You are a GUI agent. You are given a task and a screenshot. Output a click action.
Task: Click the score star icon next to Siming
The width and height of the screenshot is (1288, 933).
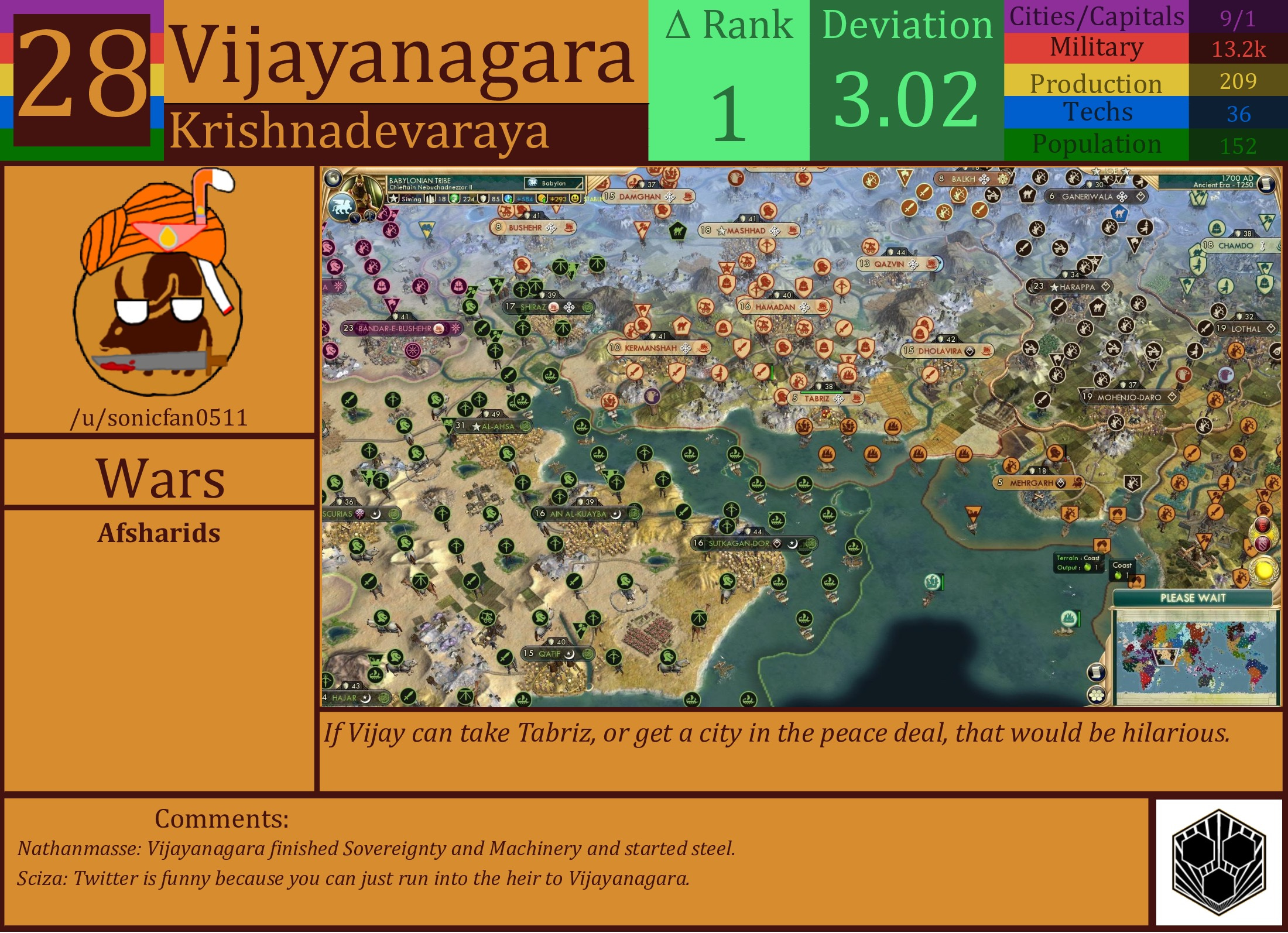point(395,198)
